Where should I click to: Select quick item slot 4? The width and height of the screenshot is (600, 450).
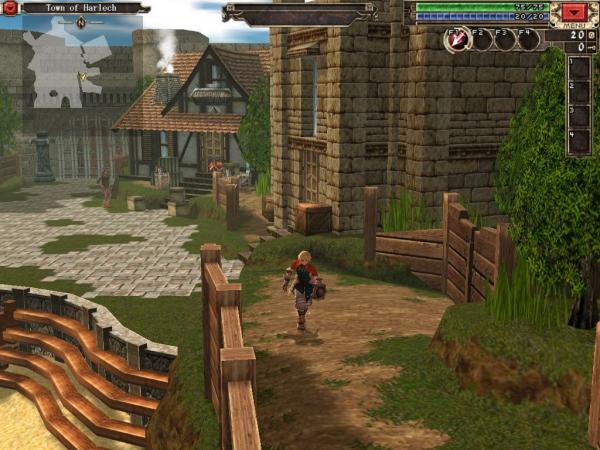point(579,141)
